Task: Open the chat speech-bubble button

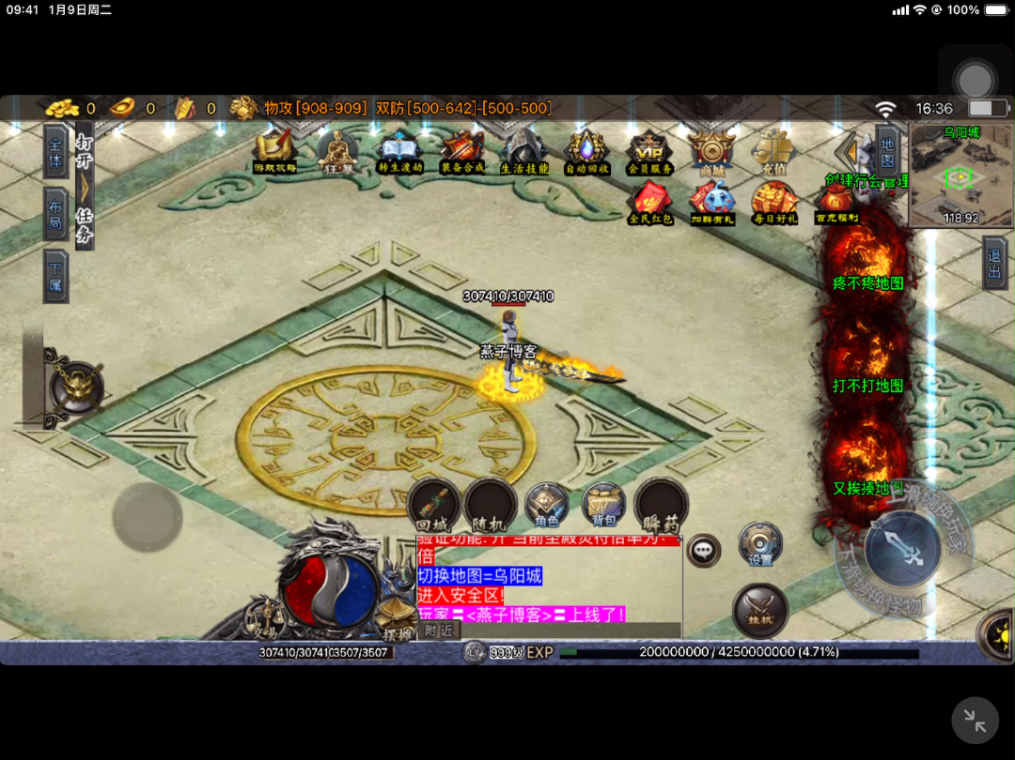Action: pyautogui.click(x=704, y=549)
